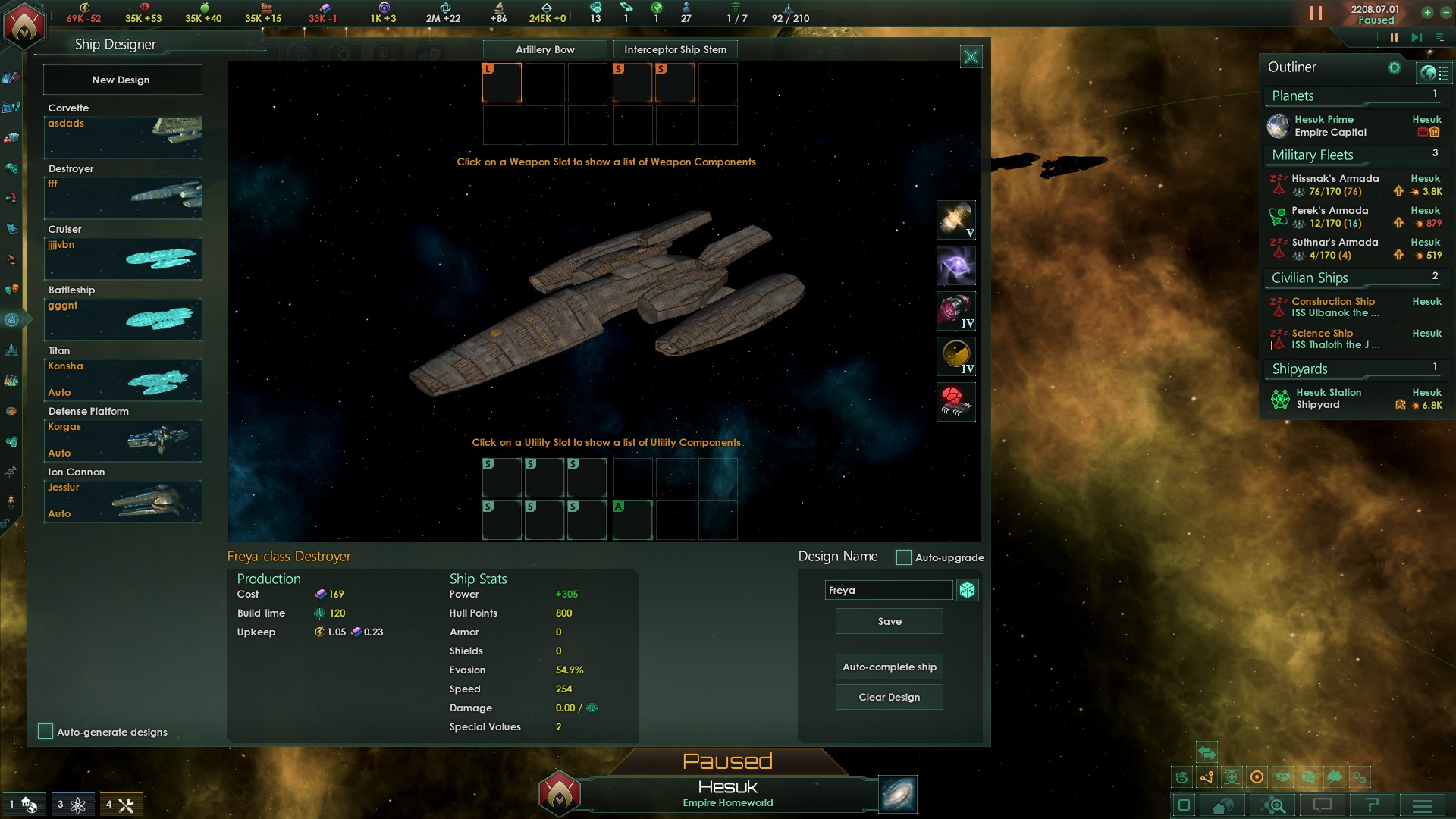Select the large weapon slot

pyautogui.click(x=502, y=83)
